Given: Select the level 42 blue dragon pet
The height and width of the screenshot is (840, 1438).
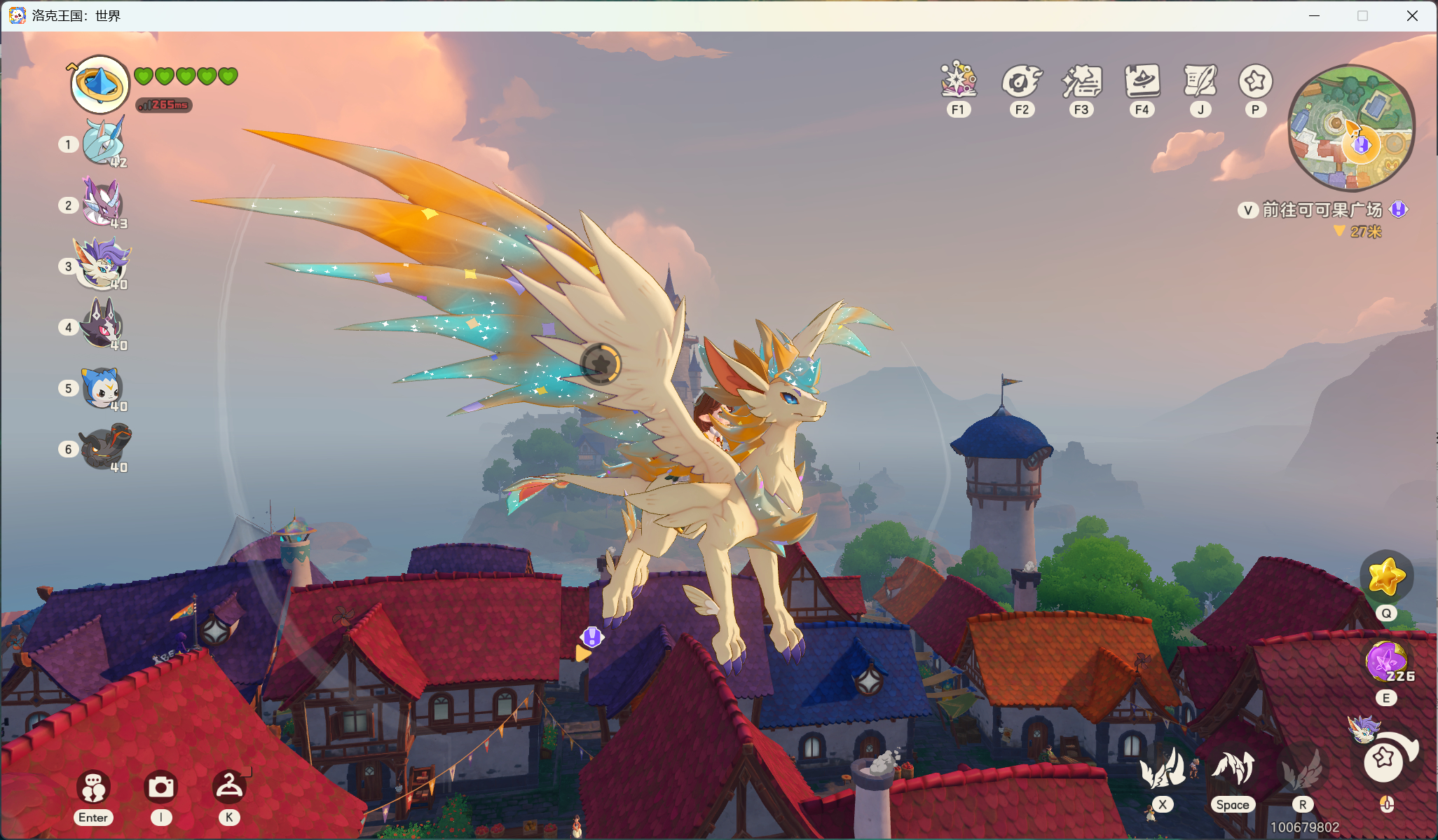Looking at the screenshot, I should [x=103, y=143].
